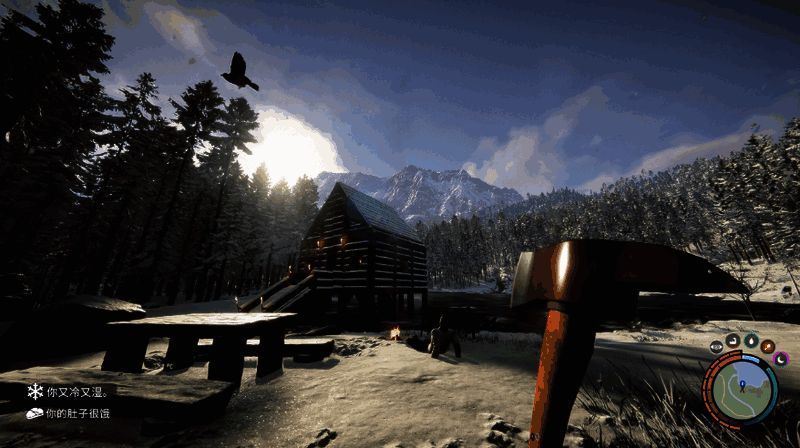
Task: Click the snowflake cold status icon
Action: (35, 391)
